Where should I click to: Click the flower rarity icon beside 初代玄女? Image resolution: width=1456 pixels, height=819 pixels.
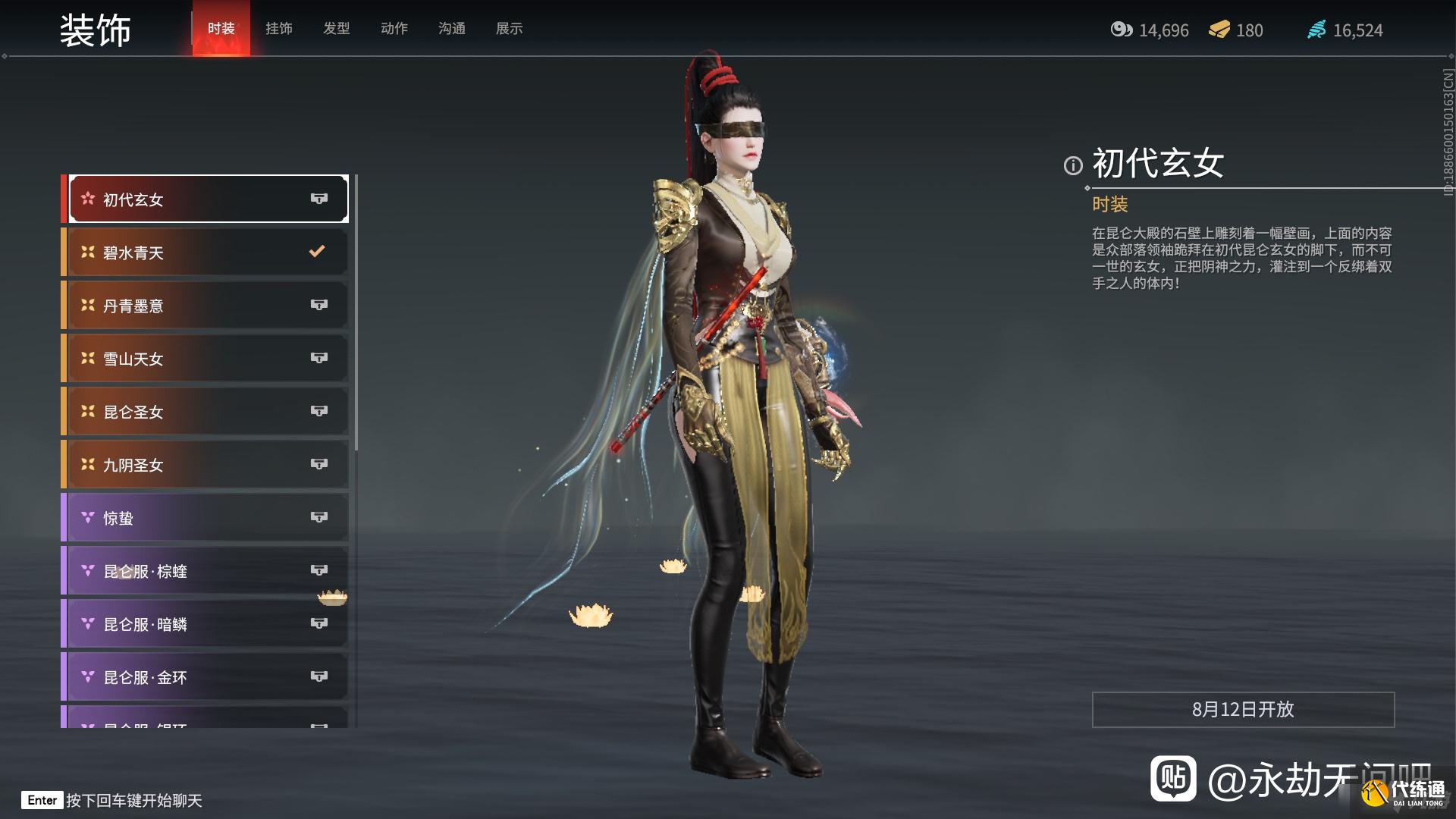click(x=87, y=199)
